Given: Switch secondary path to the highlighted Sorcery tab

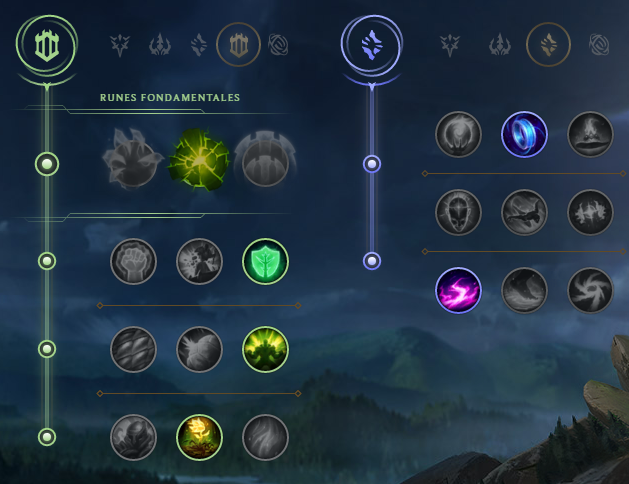Looking at the screenshot, I should point(548,44).
